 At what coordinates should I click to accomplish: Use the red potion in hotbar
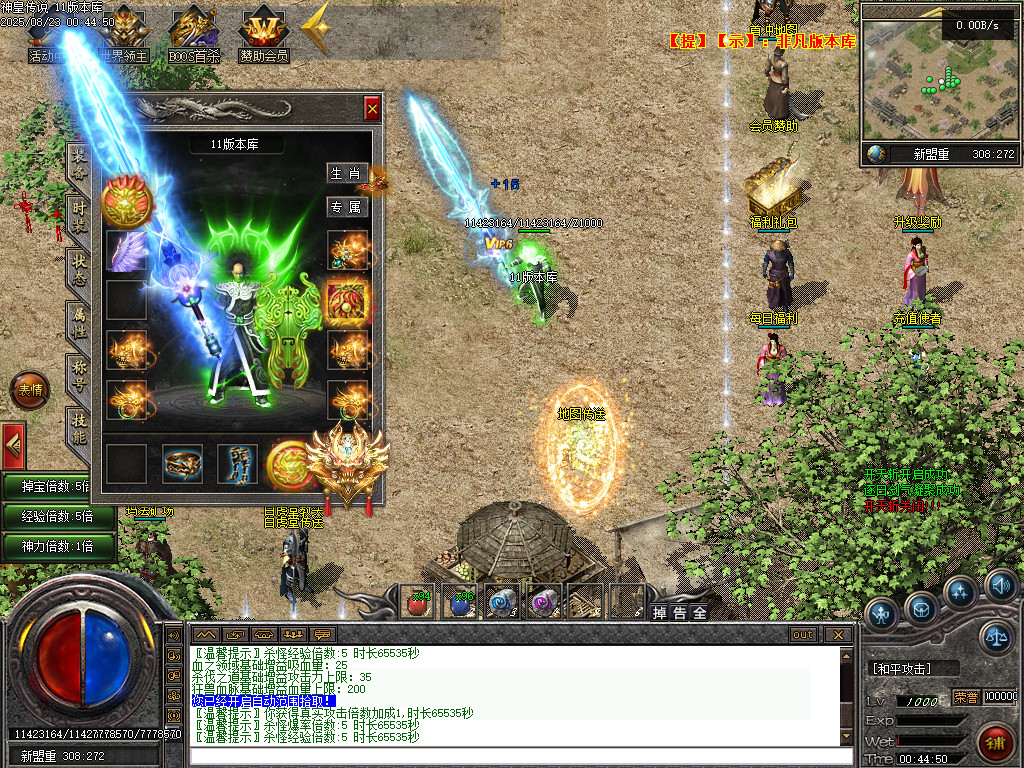[x=419, y=602]
